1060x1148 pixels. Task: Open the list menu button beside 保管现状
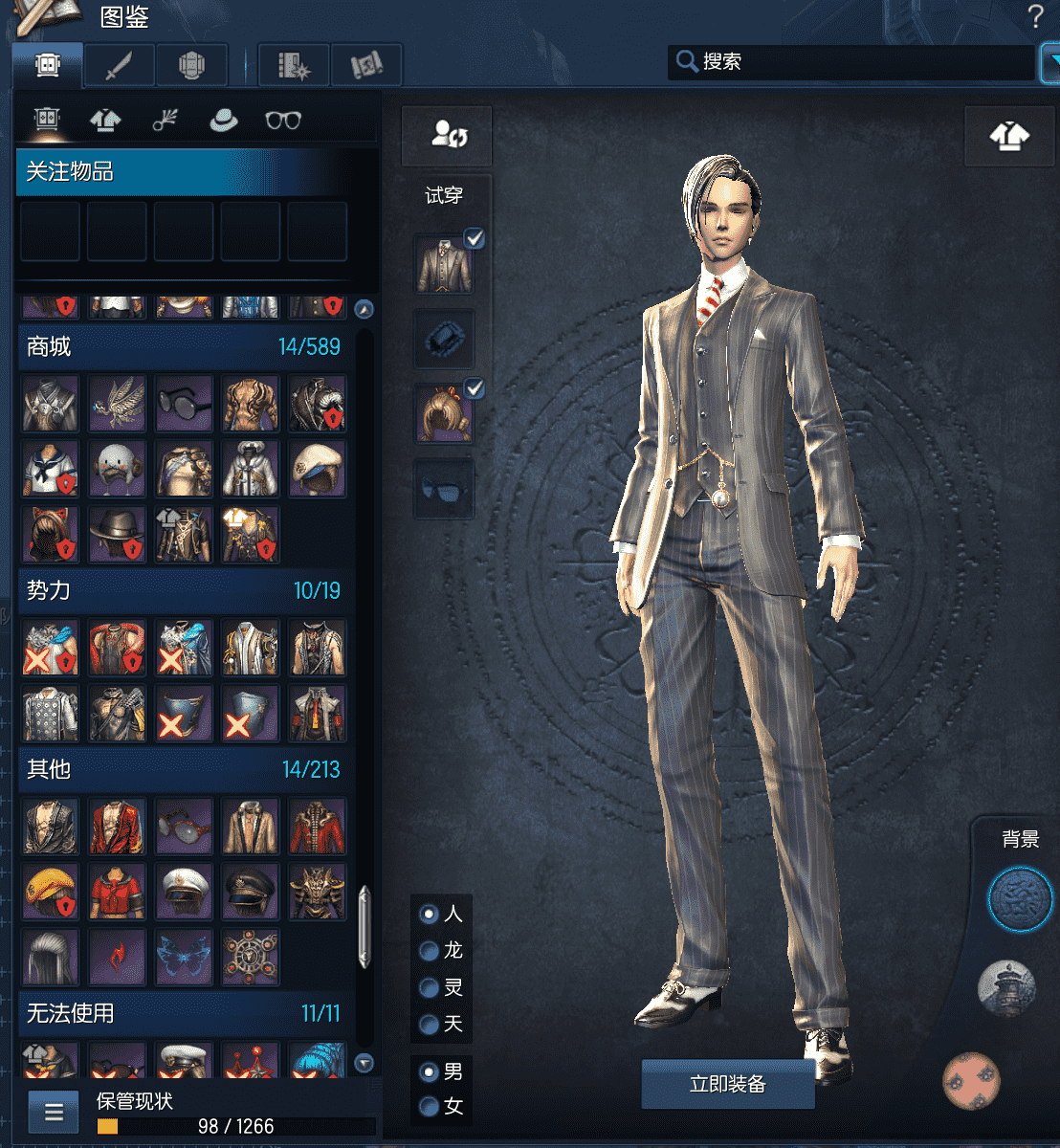tap(54, 1113)
